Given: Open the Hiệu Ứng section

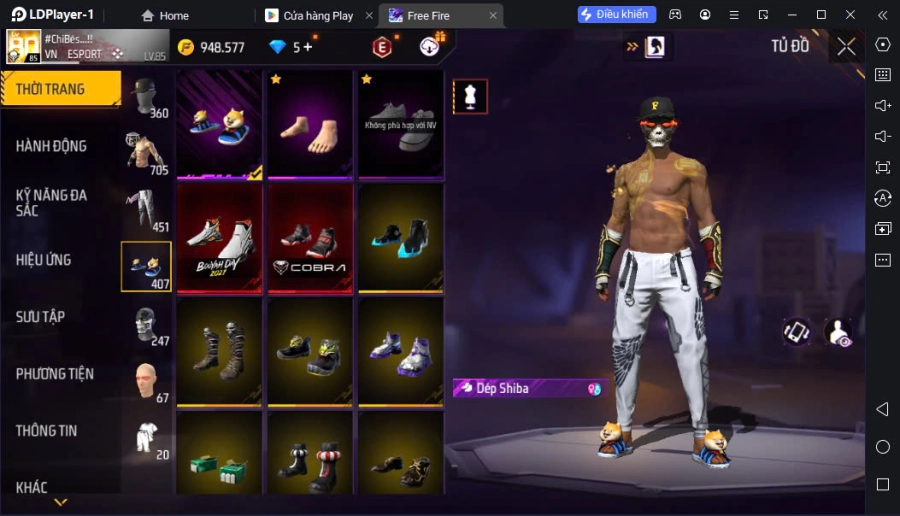Looking at the screenshot, I should click(44, 260).
